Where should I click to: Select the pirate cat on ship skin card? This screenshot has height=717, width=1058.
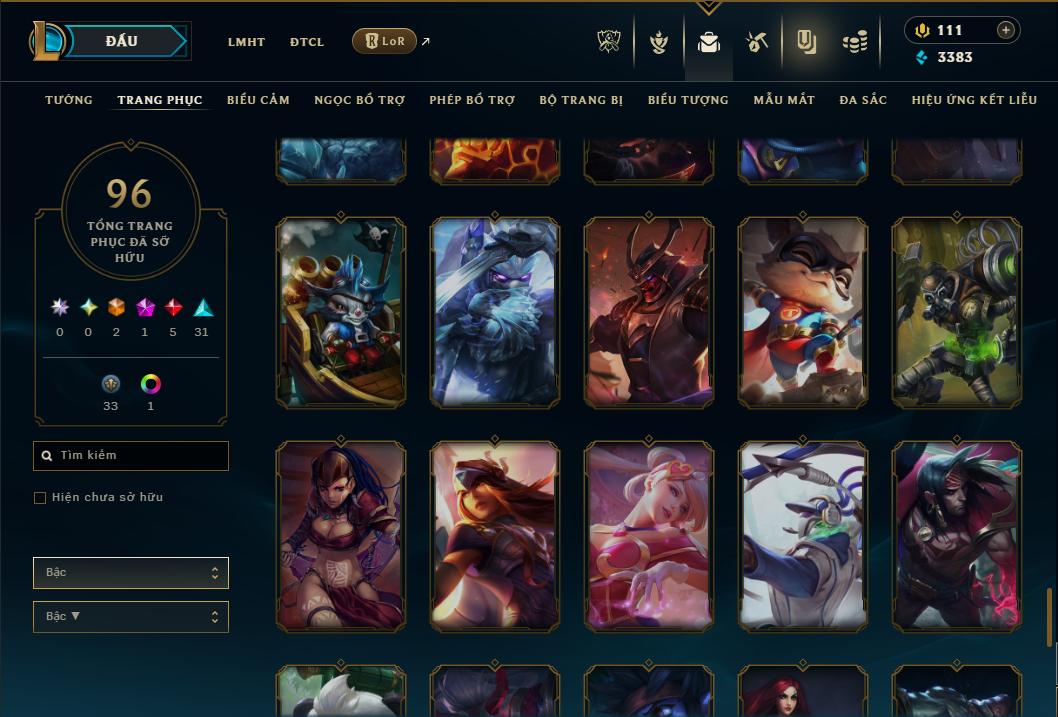coord(341,312)
